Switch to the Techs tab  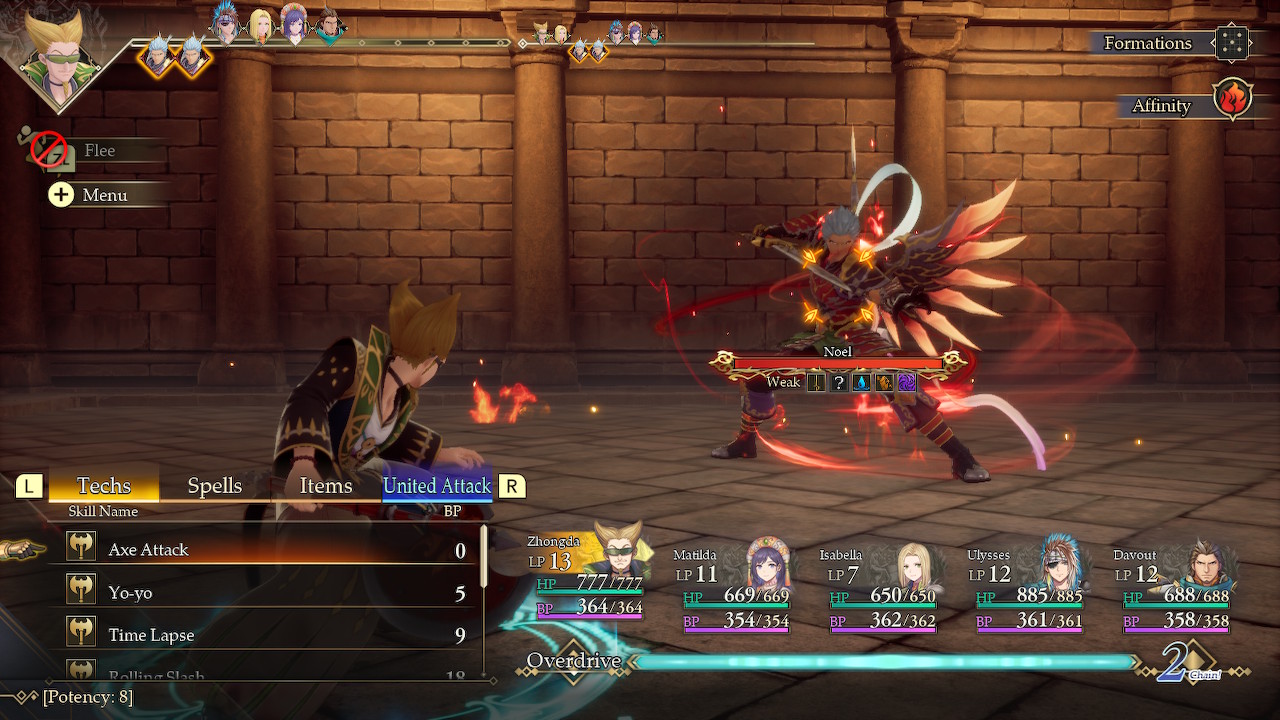[x=104, y=486]
